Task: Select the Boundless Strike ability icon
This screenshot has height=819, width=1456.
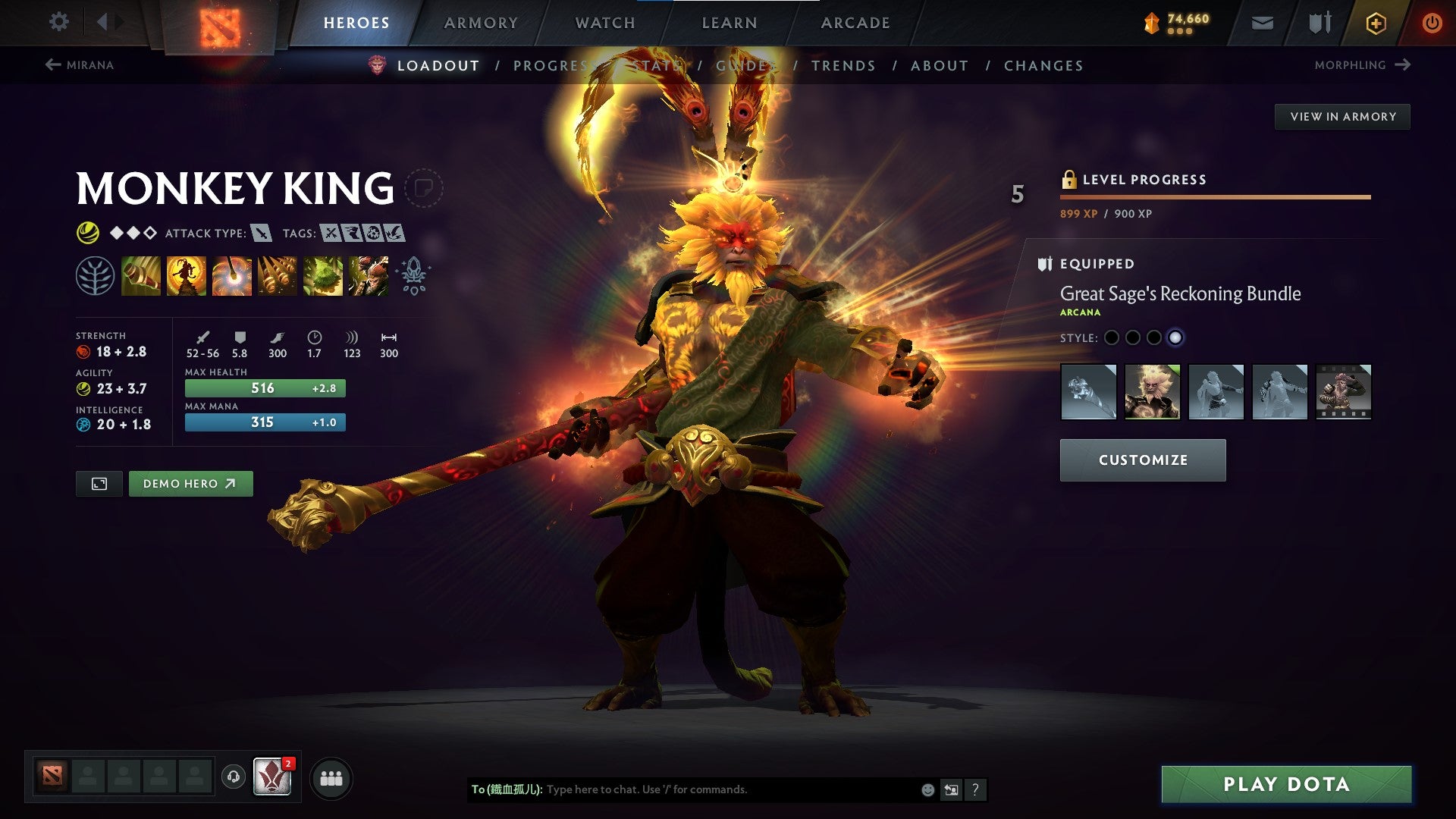Action: coord(141,276)
